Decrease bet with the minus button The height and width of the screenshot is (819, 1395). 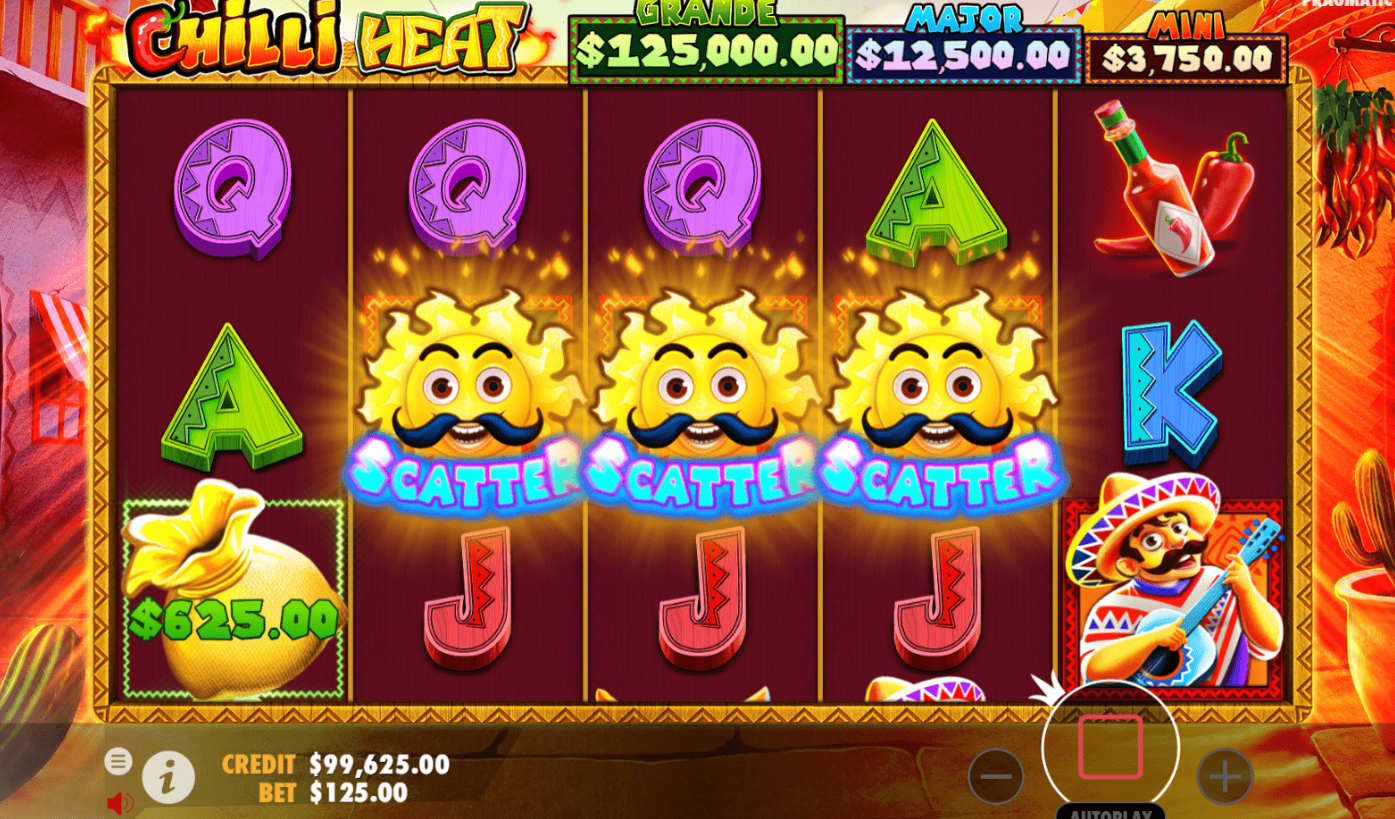click(995, 776)
